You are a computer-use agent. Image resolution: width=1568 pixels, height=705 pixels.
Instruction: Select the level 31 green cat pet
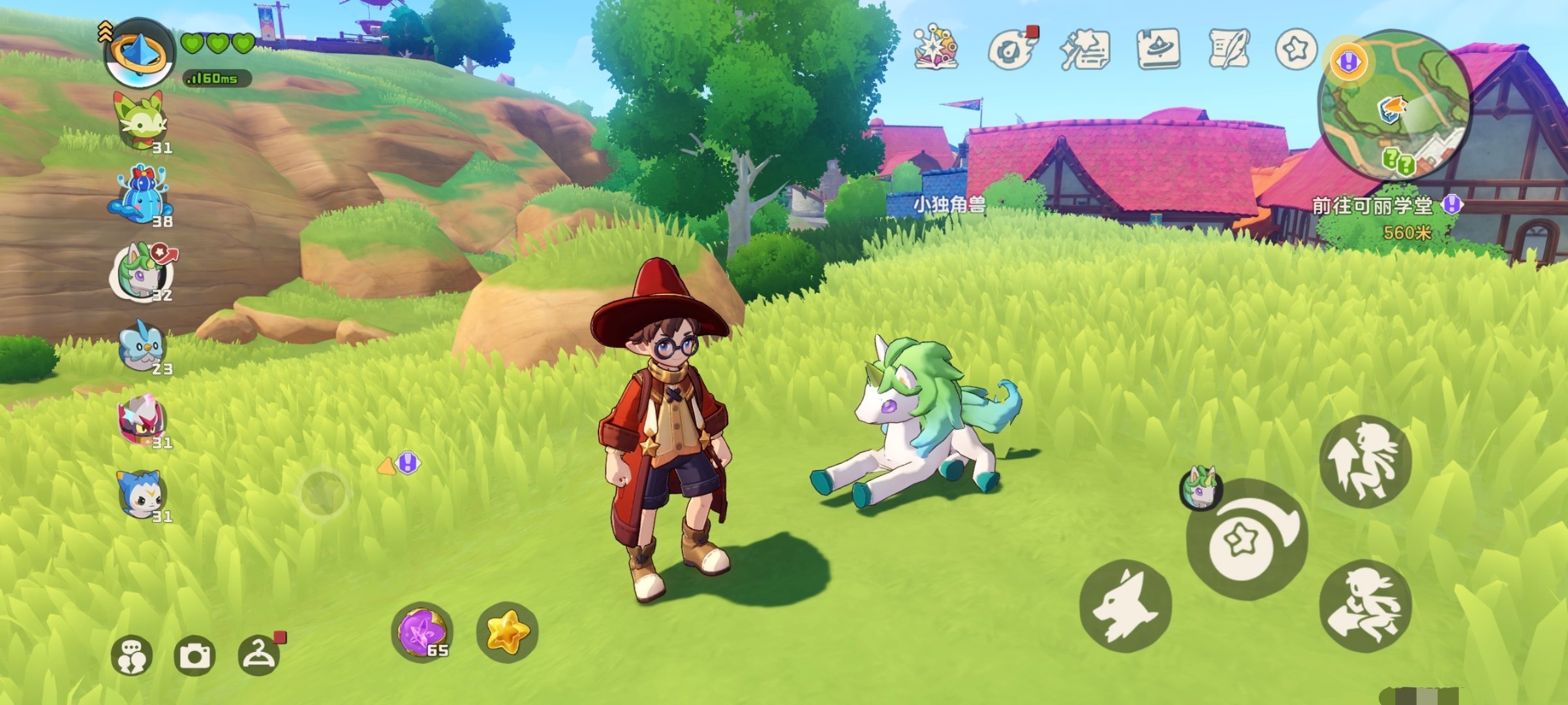tap(140, 122)
